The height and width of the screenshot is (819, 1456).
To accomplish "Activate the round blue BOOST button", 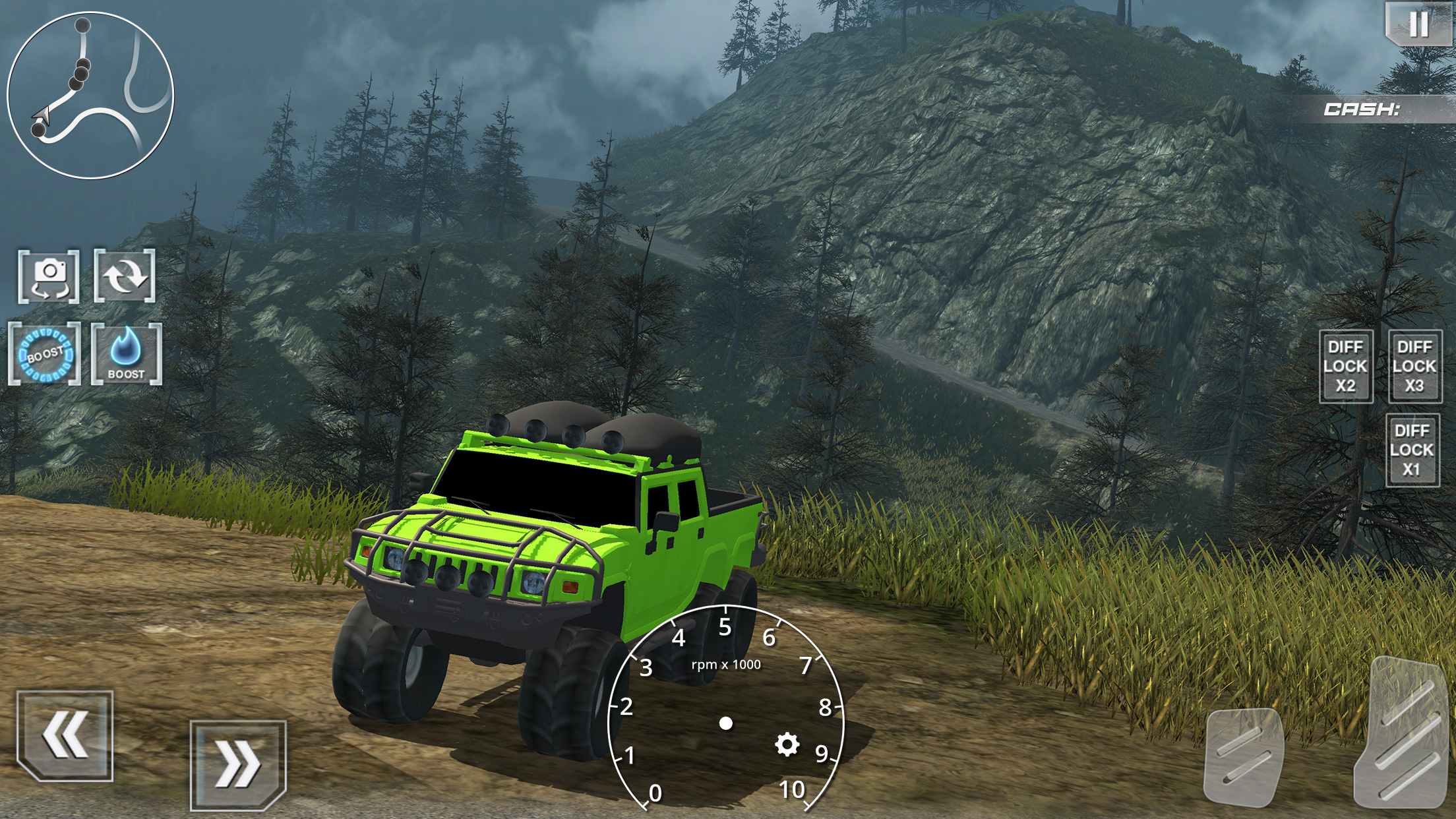I will click(45, 355).
